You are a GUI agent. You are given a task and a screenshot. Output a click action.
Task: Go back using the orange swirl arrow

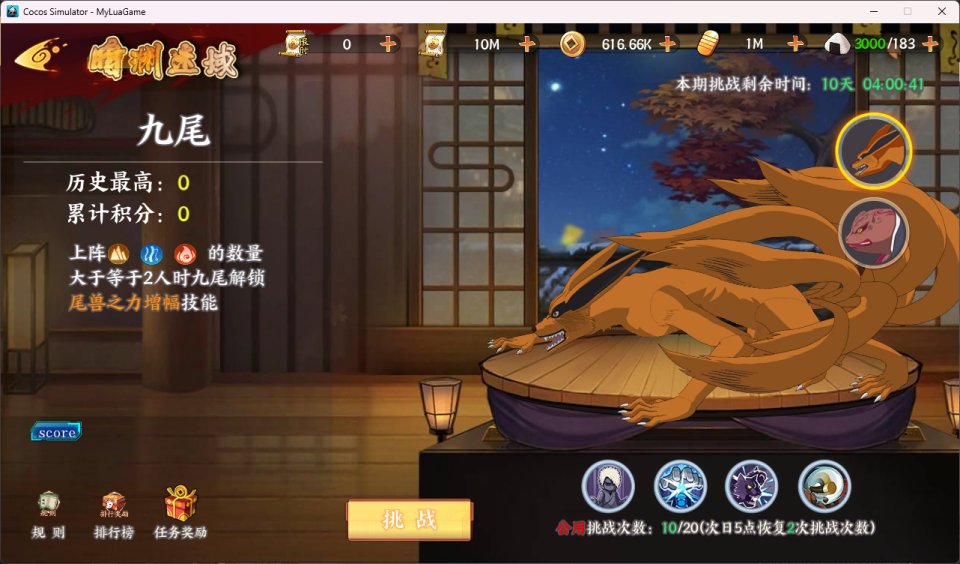pyautogui.click(x=44, y=55)
